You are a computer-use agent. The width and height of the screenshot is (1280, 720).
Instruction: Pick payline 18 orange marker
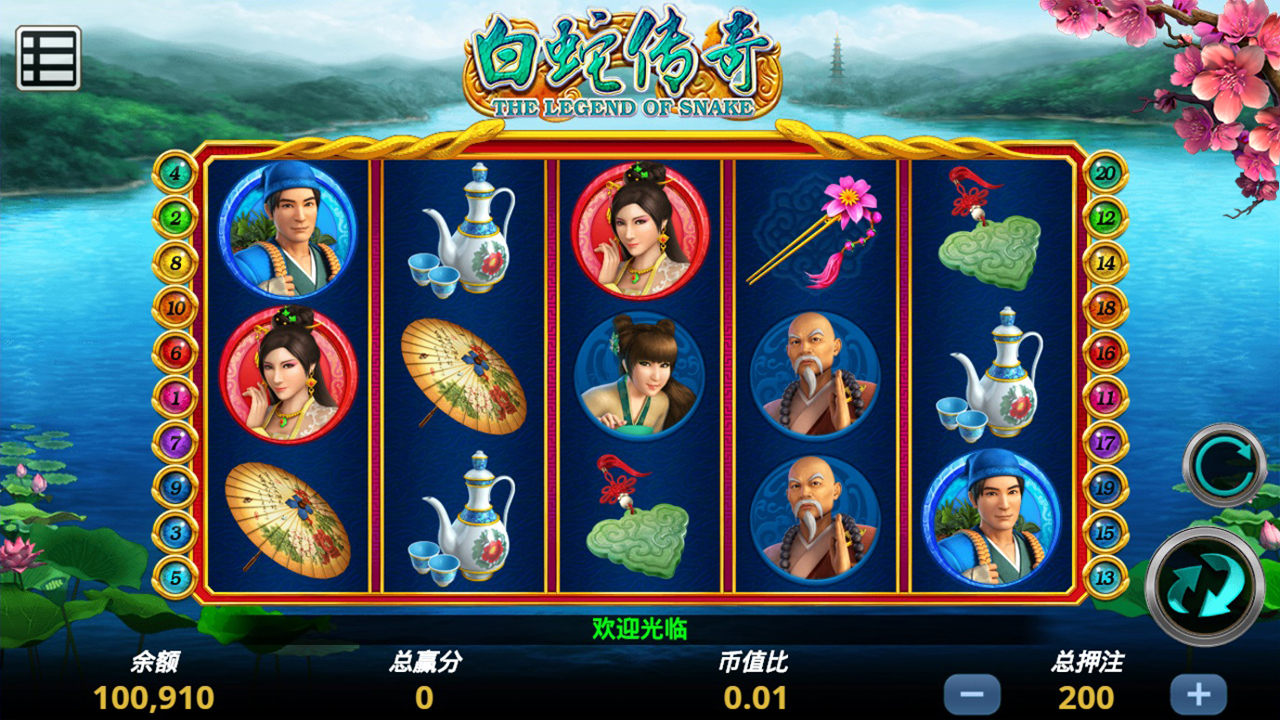[x=1106, y=308]
